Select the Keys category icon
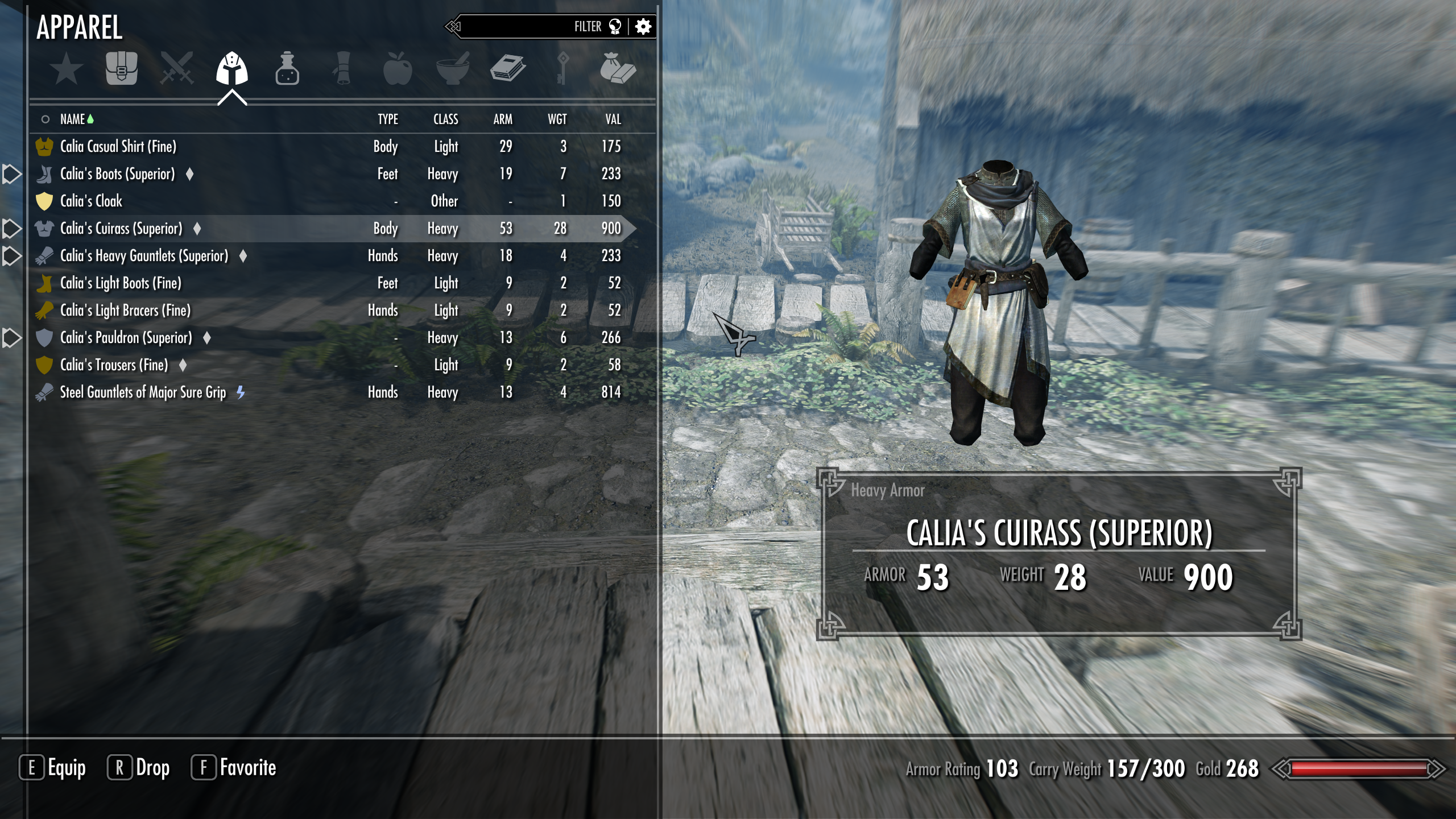Screen dimensions: 1456x819 (564, 70)
